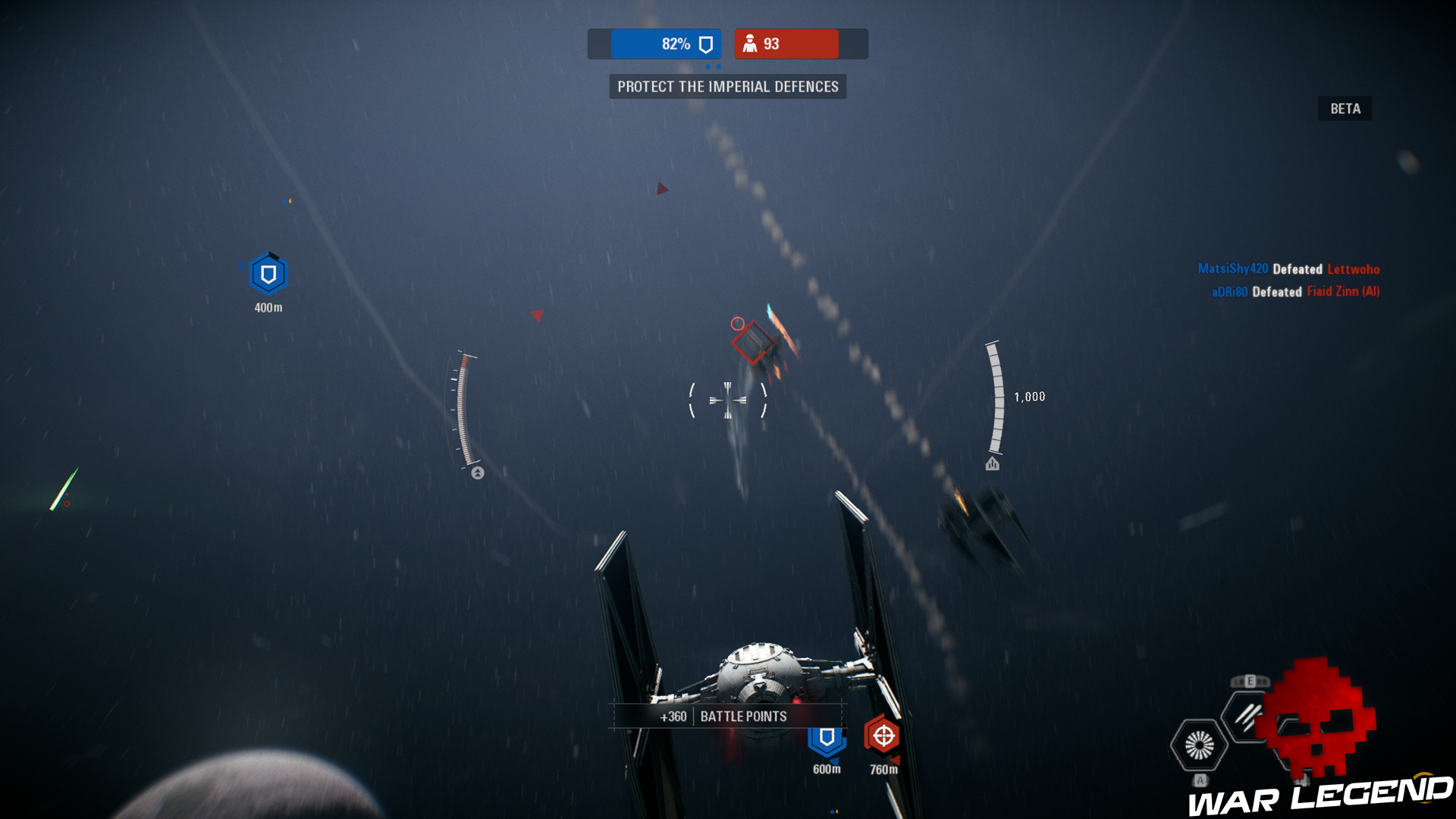Image resolution: width=1456 pixels, height=819 pixels.
Task: Target the enemy marked by the red diamond
Action: [752, 342]
